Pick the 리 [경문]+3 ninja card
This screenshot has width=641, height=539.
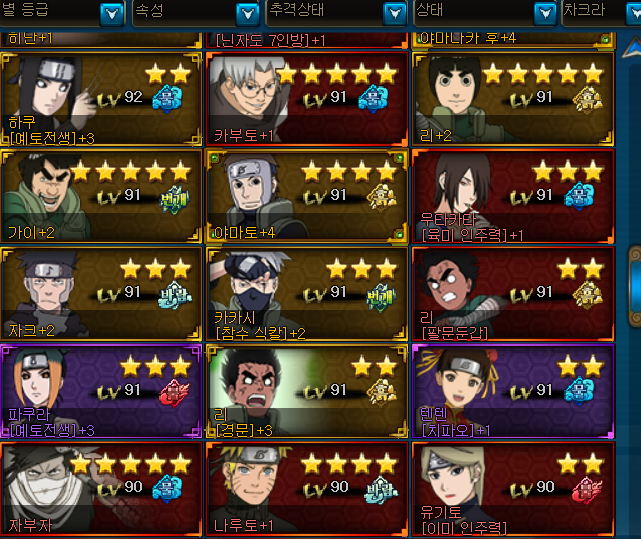click(306, 392)
